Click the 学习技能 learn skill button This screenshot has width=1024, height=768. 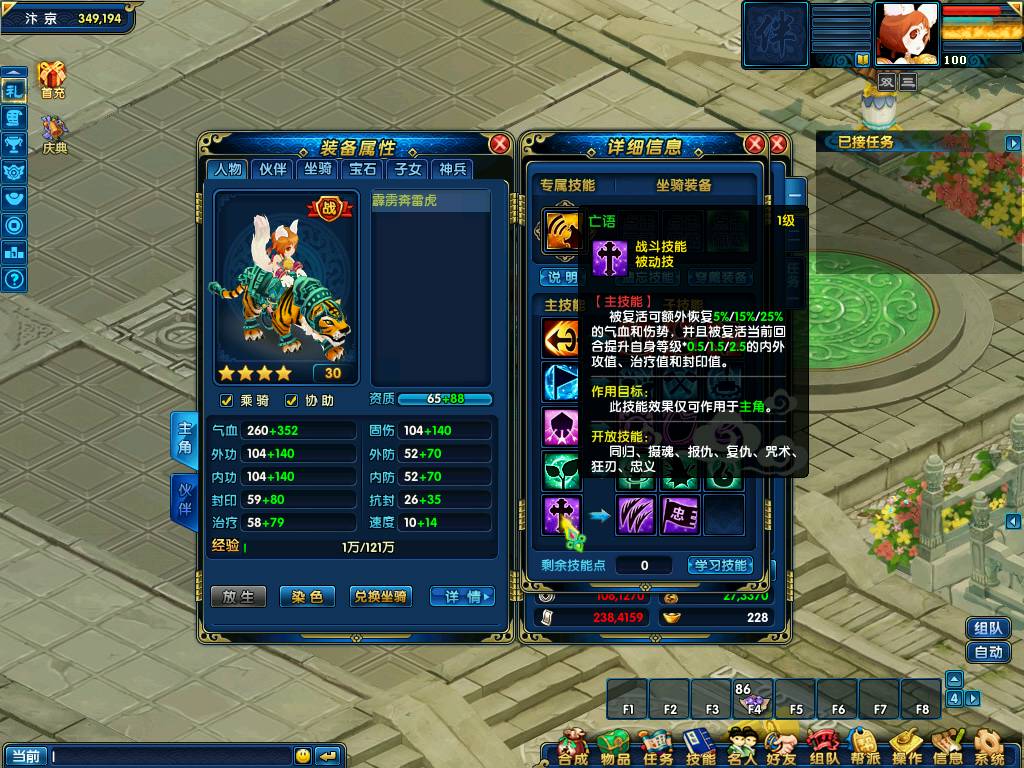(720, 565)
